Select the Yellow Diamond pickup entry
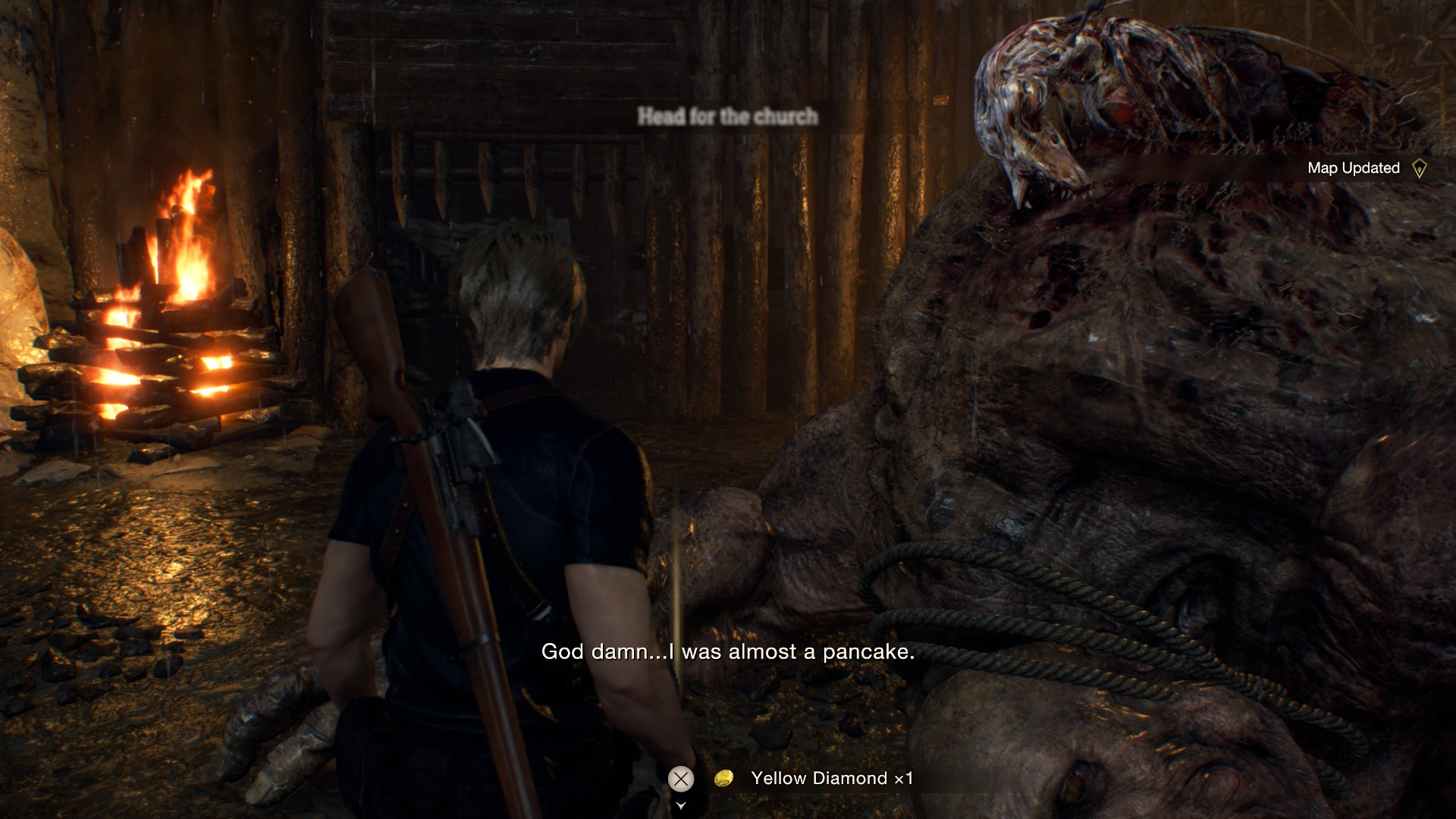This screenshot has width=1456, height=819. pos(831,778)
